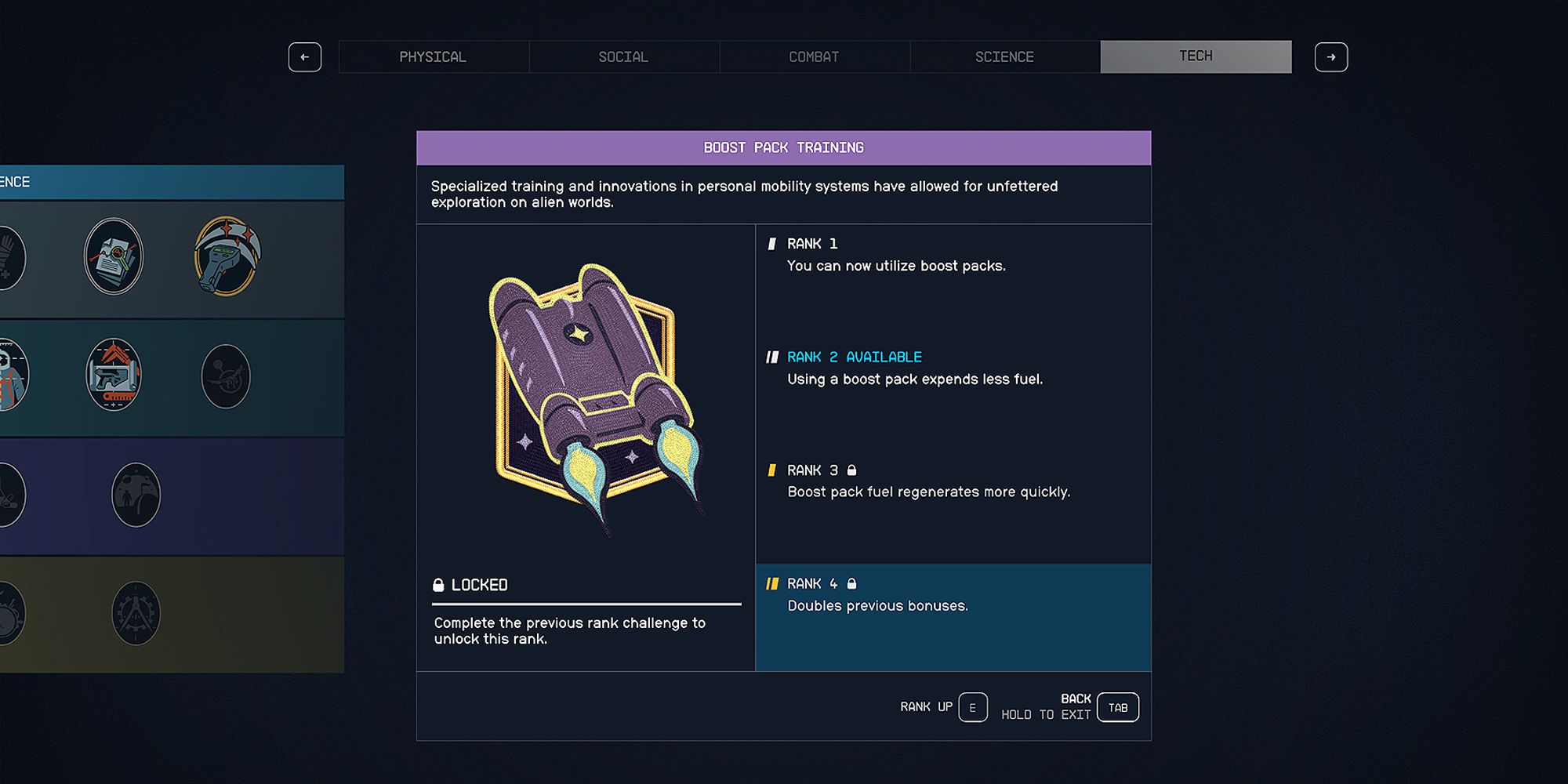The image size is (1568, 784).
Task: Open the Combat skill category tab
Action: pyautogui.click(x=814, y=56)
